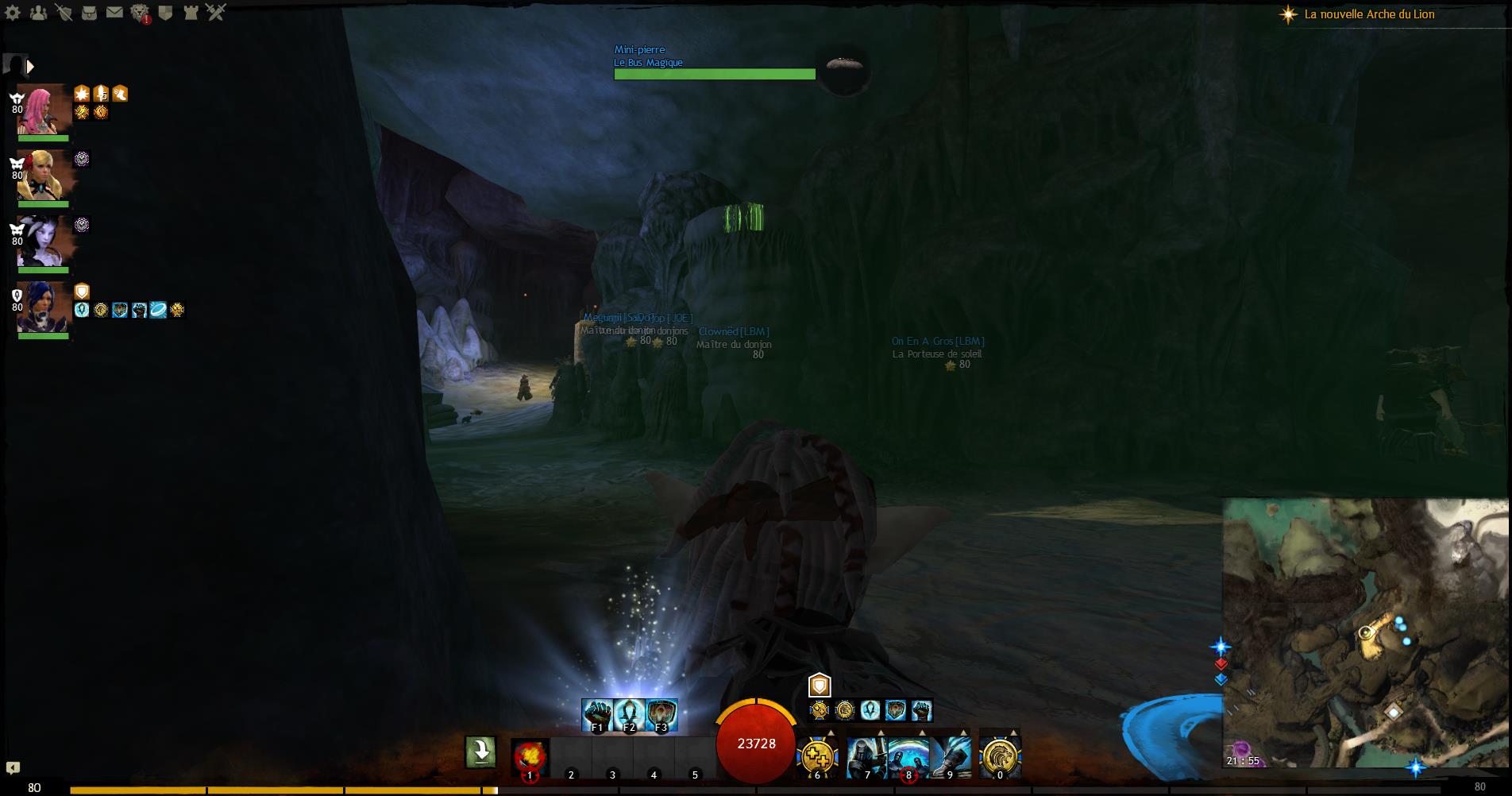Select the blue-haired party member portrait

[44, 307]
